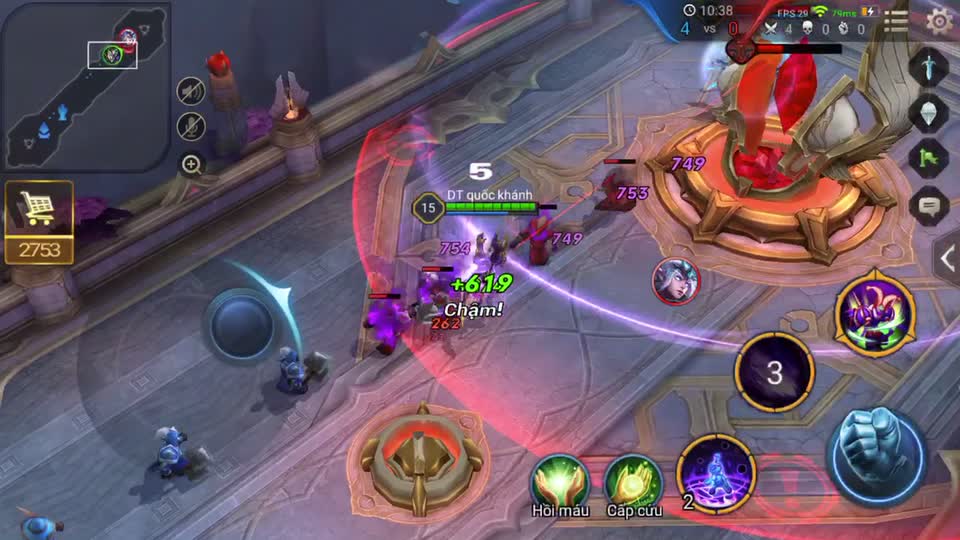Toggle the muted speaker icon
Image resolution: width=960 pixels, height=540 pixels.
click(x=191, y=92)
